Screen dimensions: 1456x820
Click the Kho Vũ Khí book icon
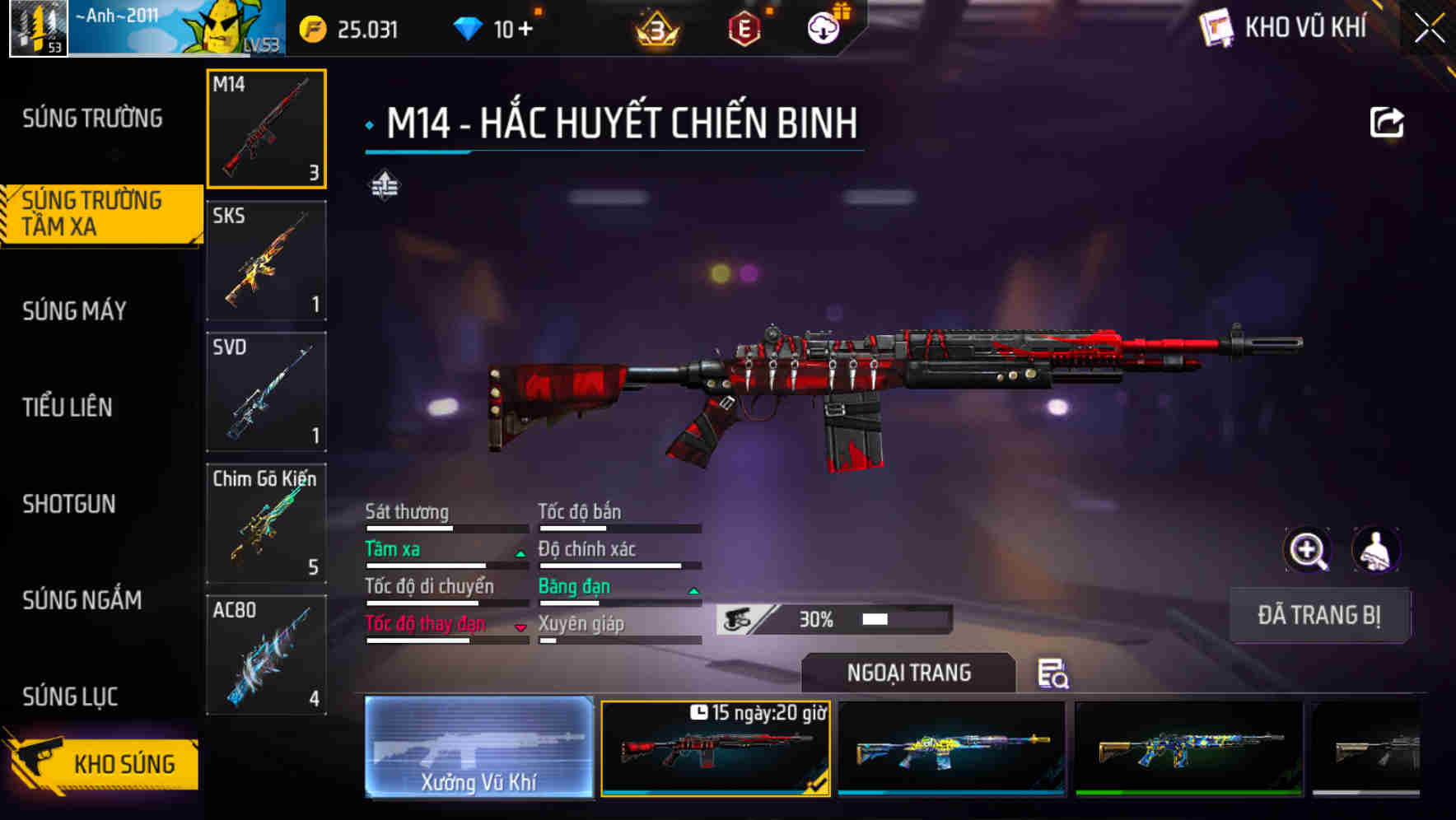(x=1216, y=27)
